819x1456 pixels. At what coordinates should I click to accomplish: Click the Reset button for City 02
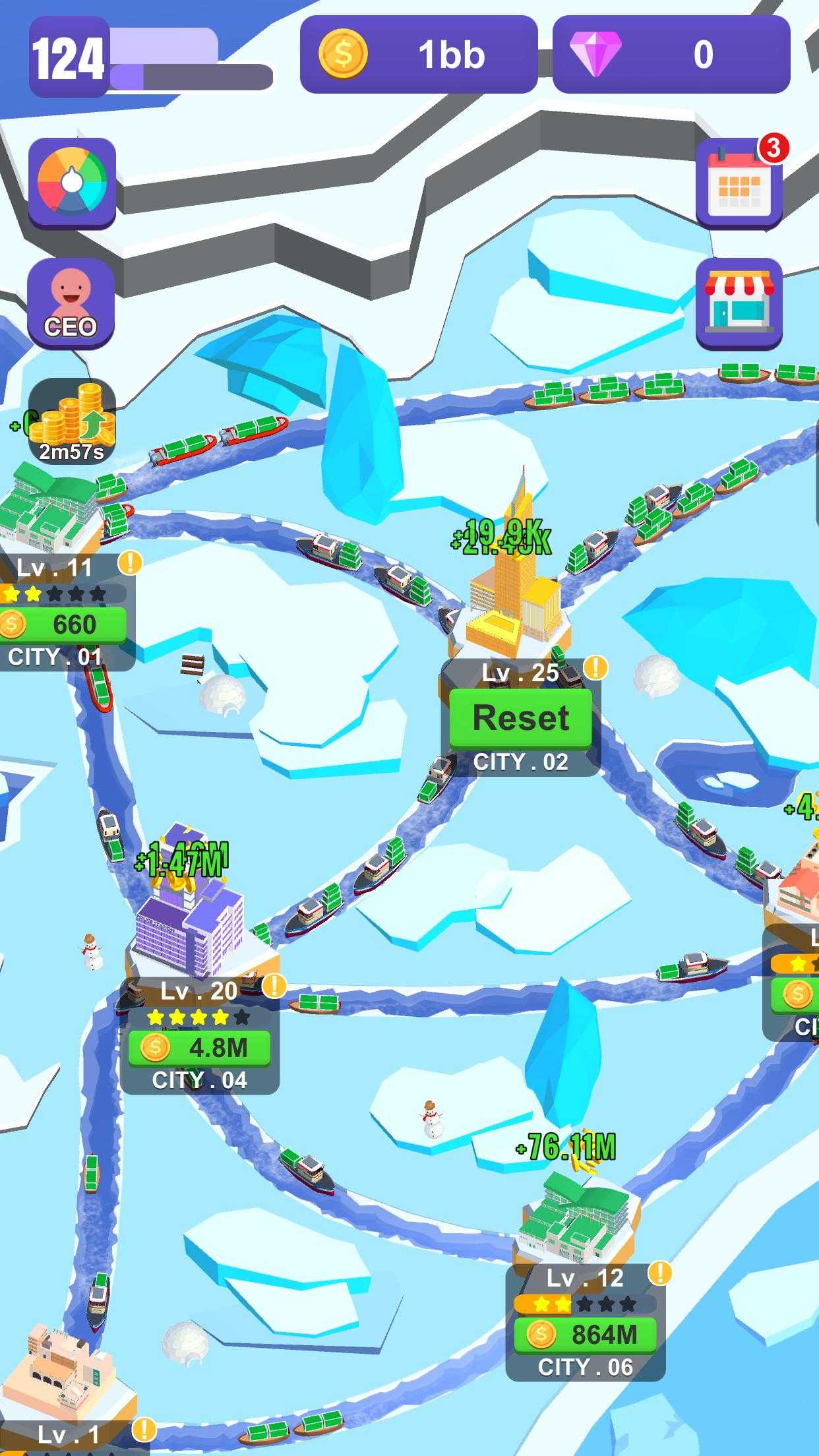[520, 718]
